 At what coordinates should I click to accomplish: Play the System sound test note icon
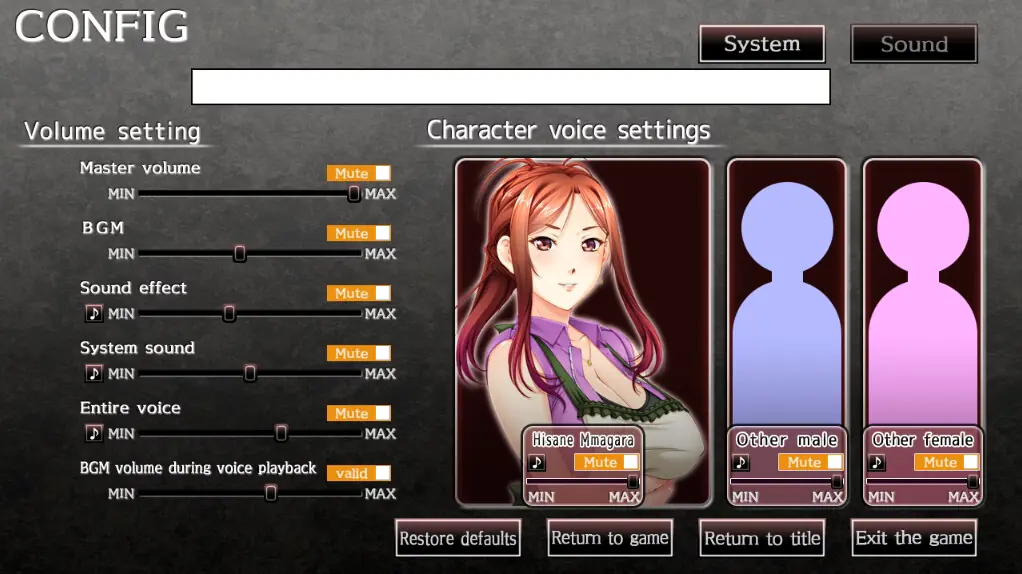(94, 374)
